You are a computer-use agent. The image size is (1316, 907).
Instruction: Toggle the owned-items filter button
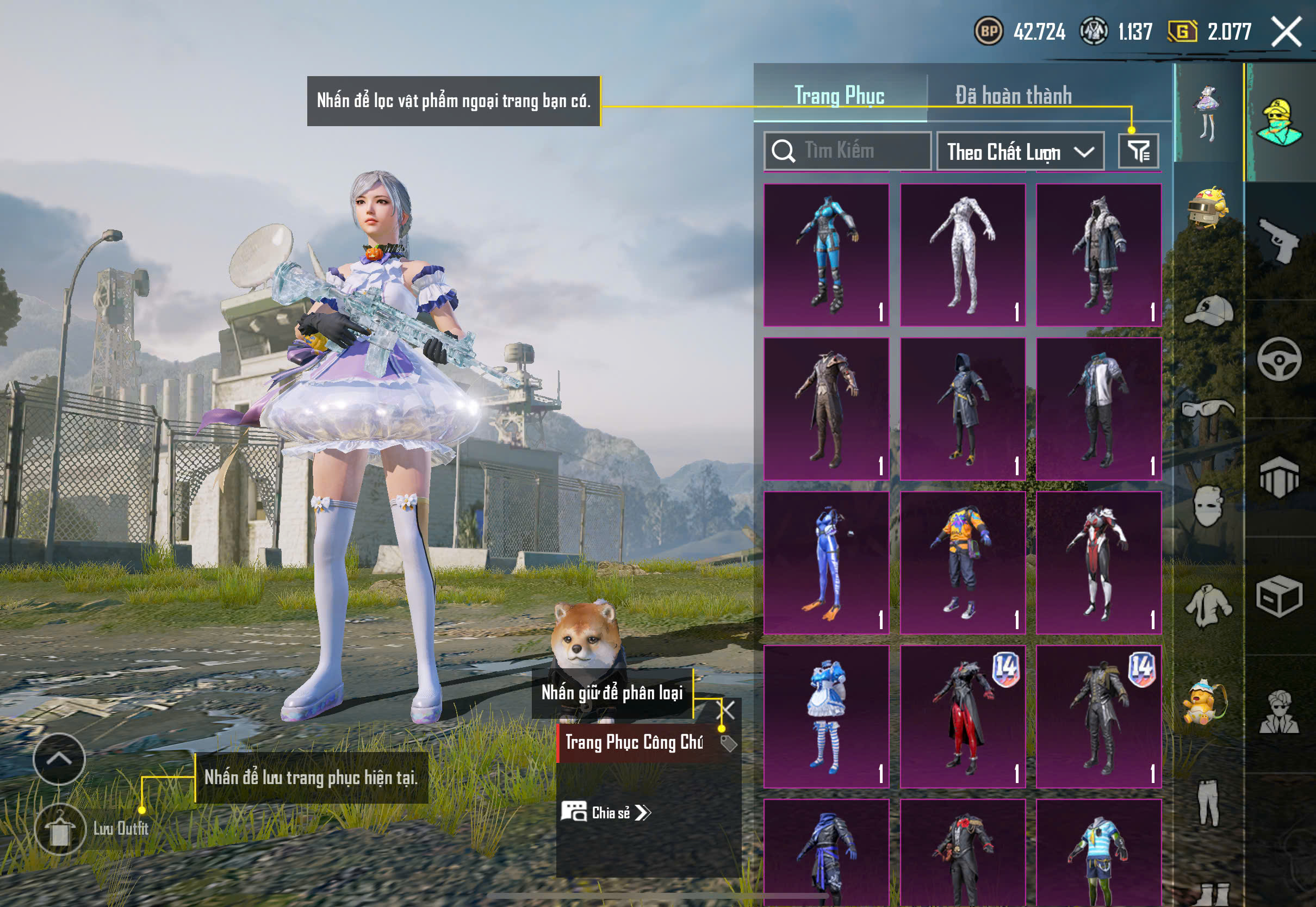point(1138,151)
